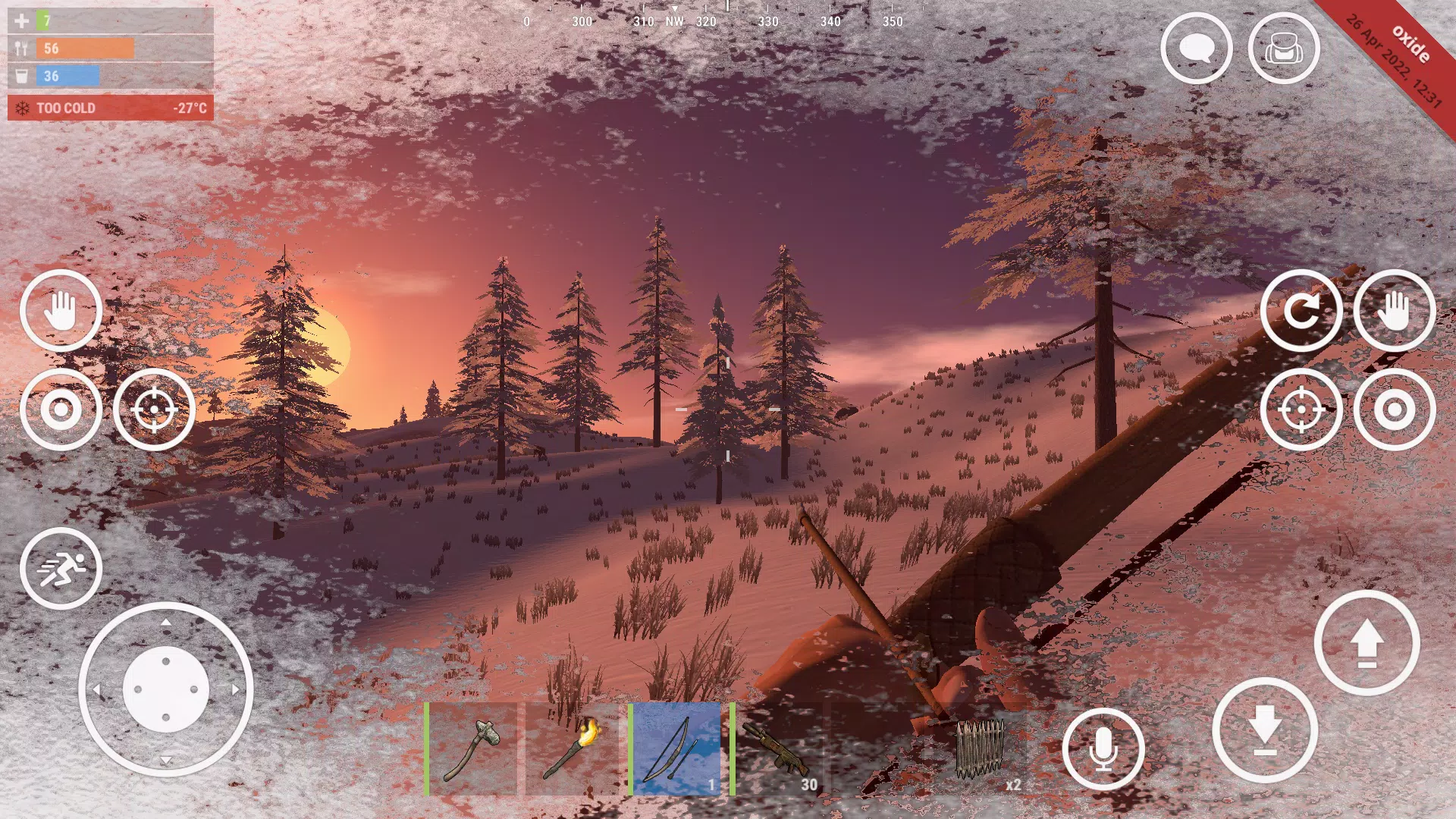This screenshot has height=819, width=1456.
Task: Tap the right-side interact hand icon
Action: click(1393, 311)
